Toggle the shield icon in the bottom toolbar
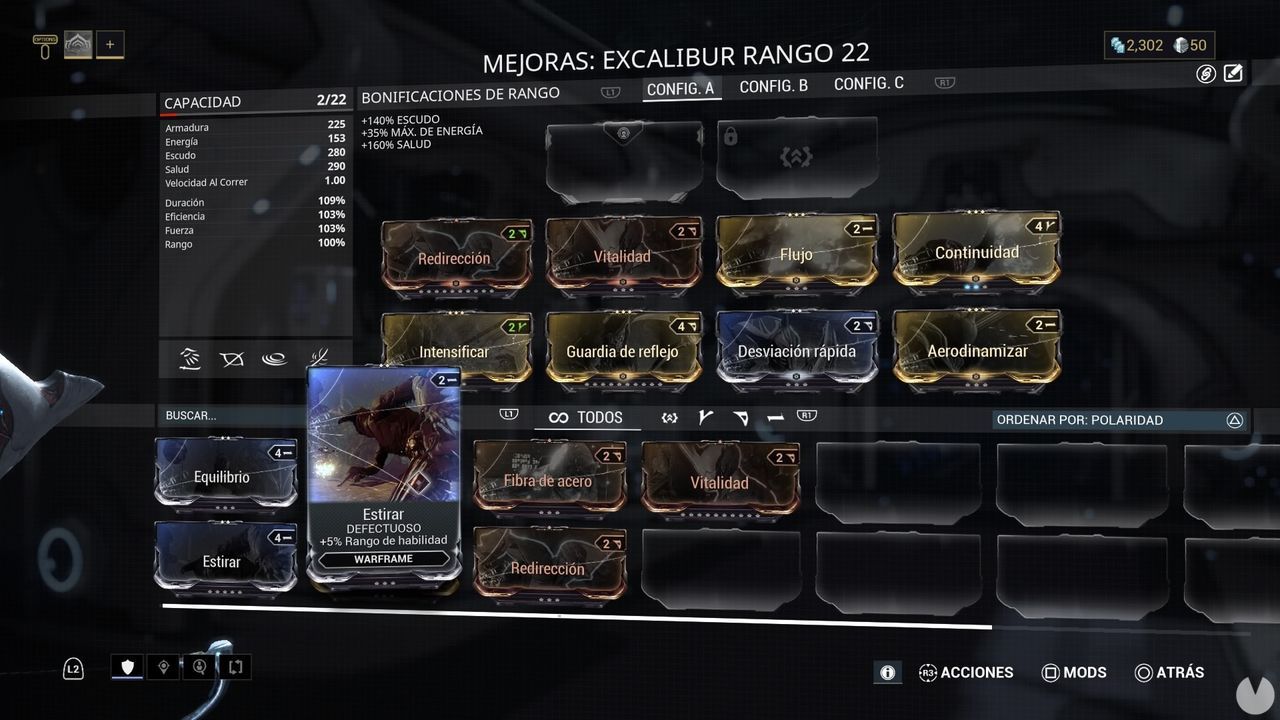1280x720 pixels. (126, 666)
